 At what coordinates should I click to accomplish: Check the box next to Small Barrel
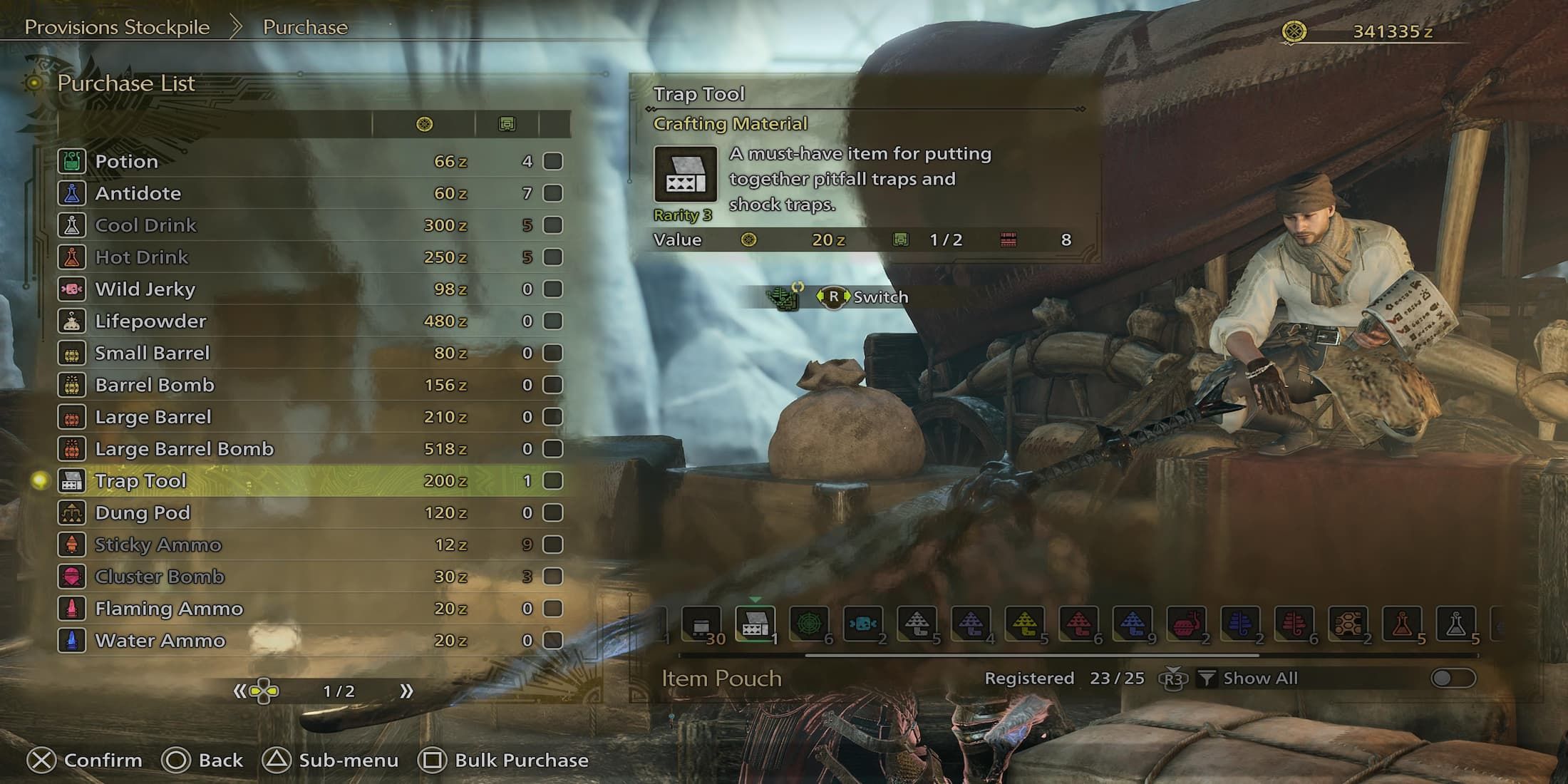click(553, 354)
